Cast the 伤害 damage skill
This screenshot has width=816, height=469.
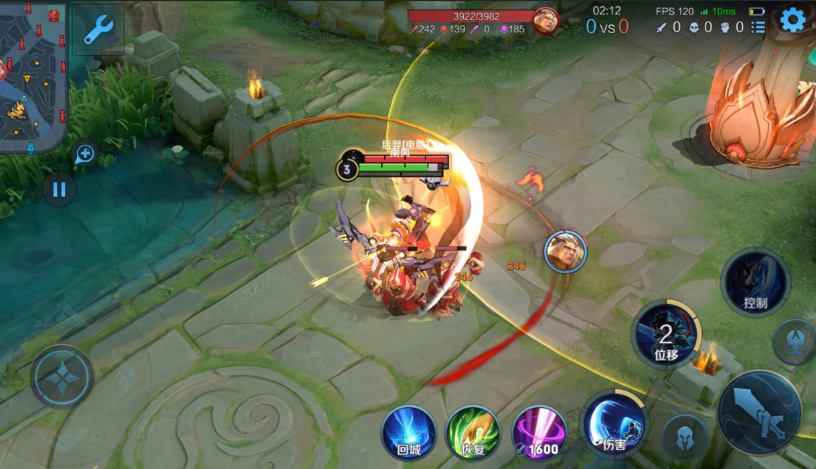point(613,423)
